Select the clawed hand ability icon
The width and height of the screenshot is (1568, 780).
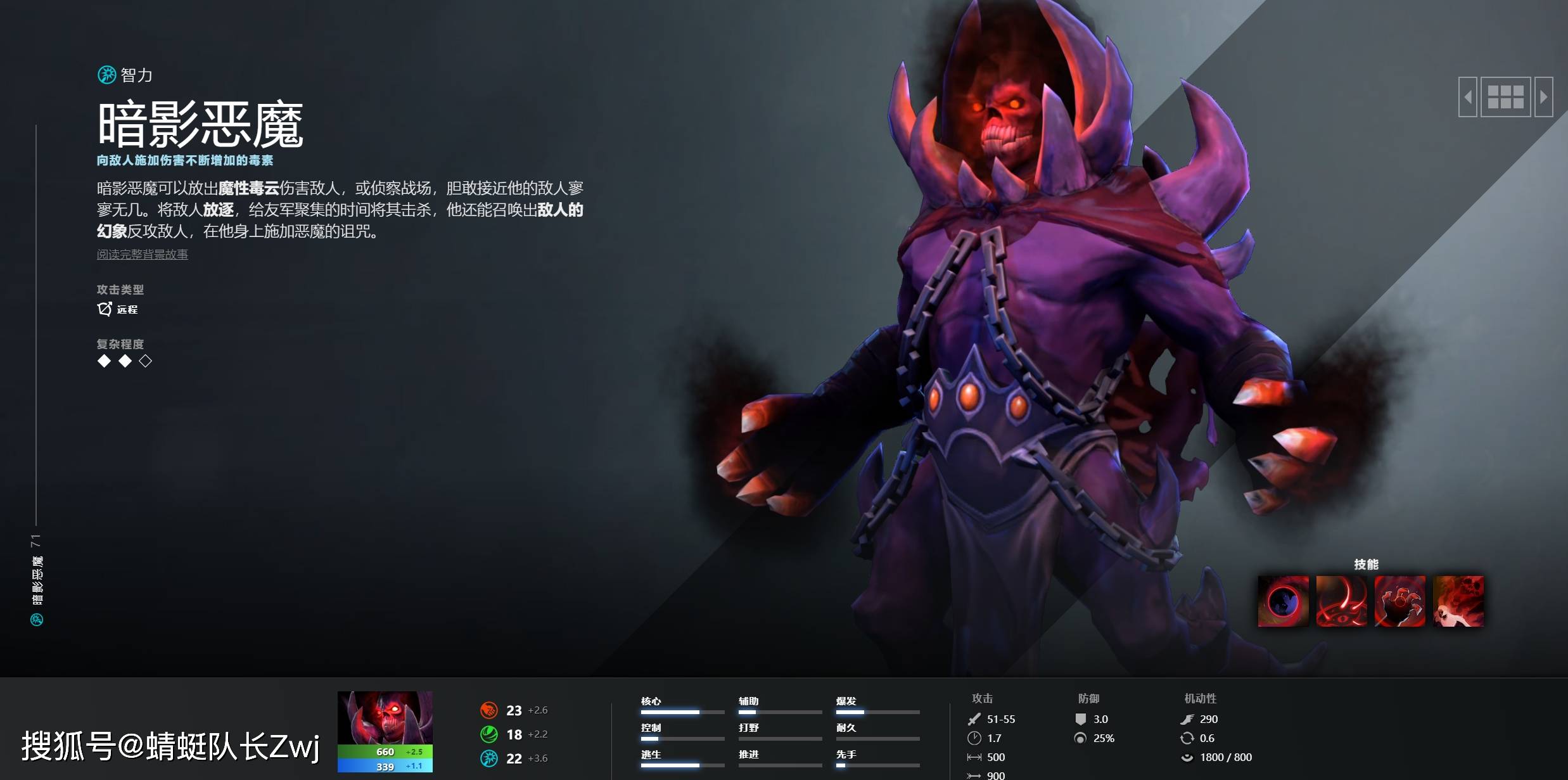tap(1401, 601)
